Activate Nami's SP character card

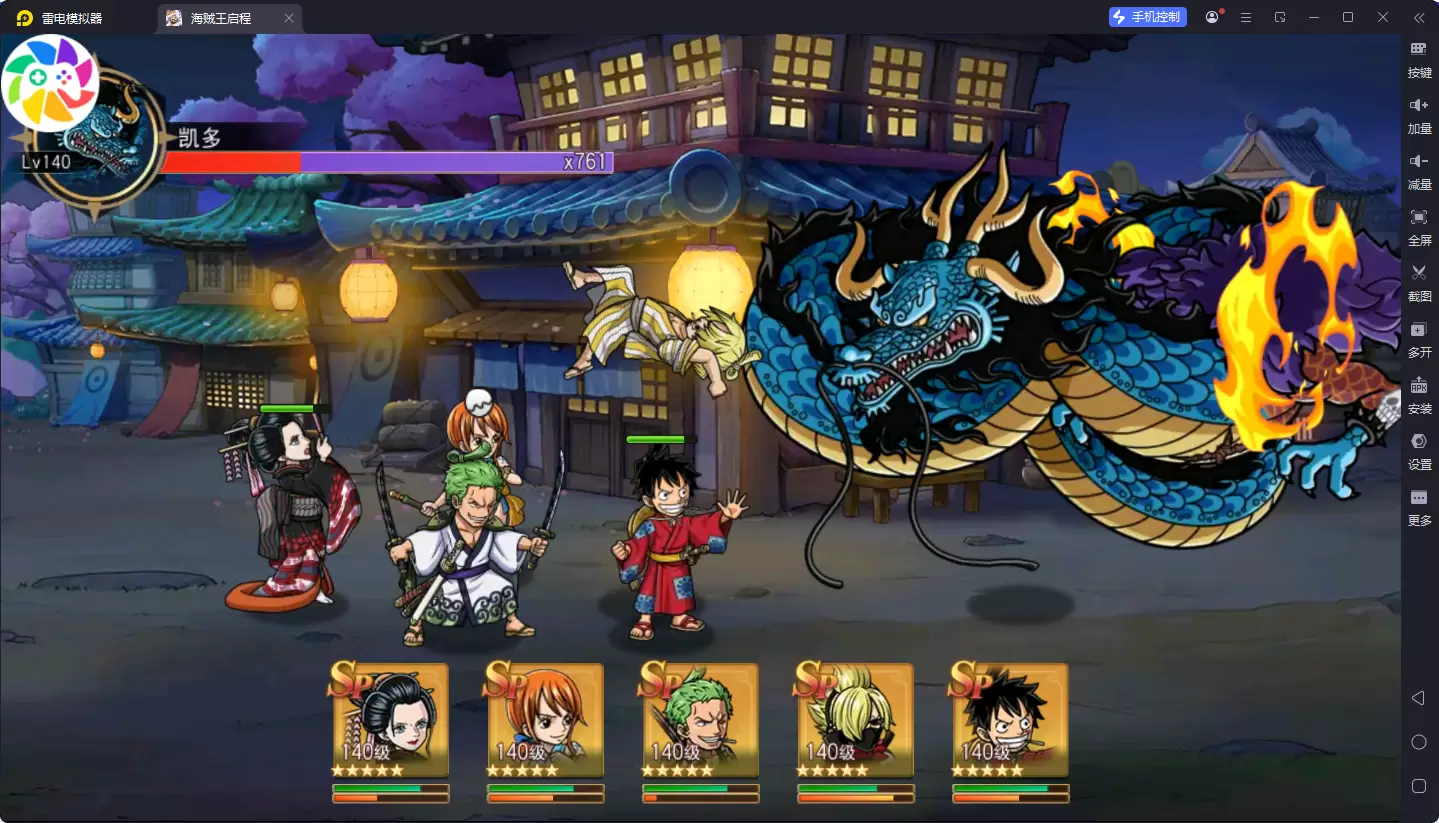coord(546,721)
